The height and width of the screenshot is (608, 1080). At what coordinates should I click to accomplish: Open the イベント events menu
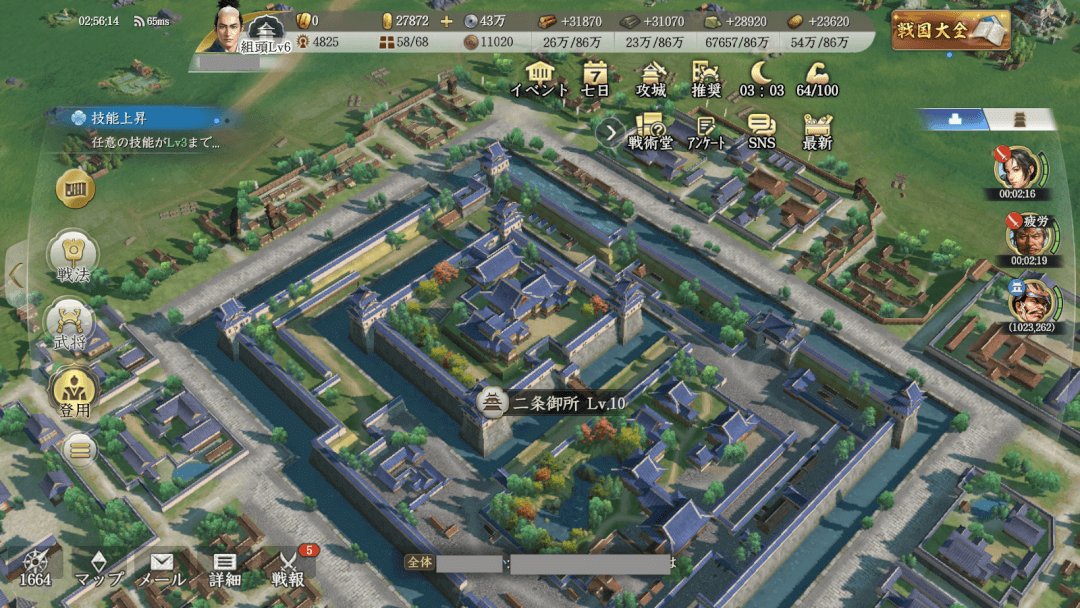(540, 77)
